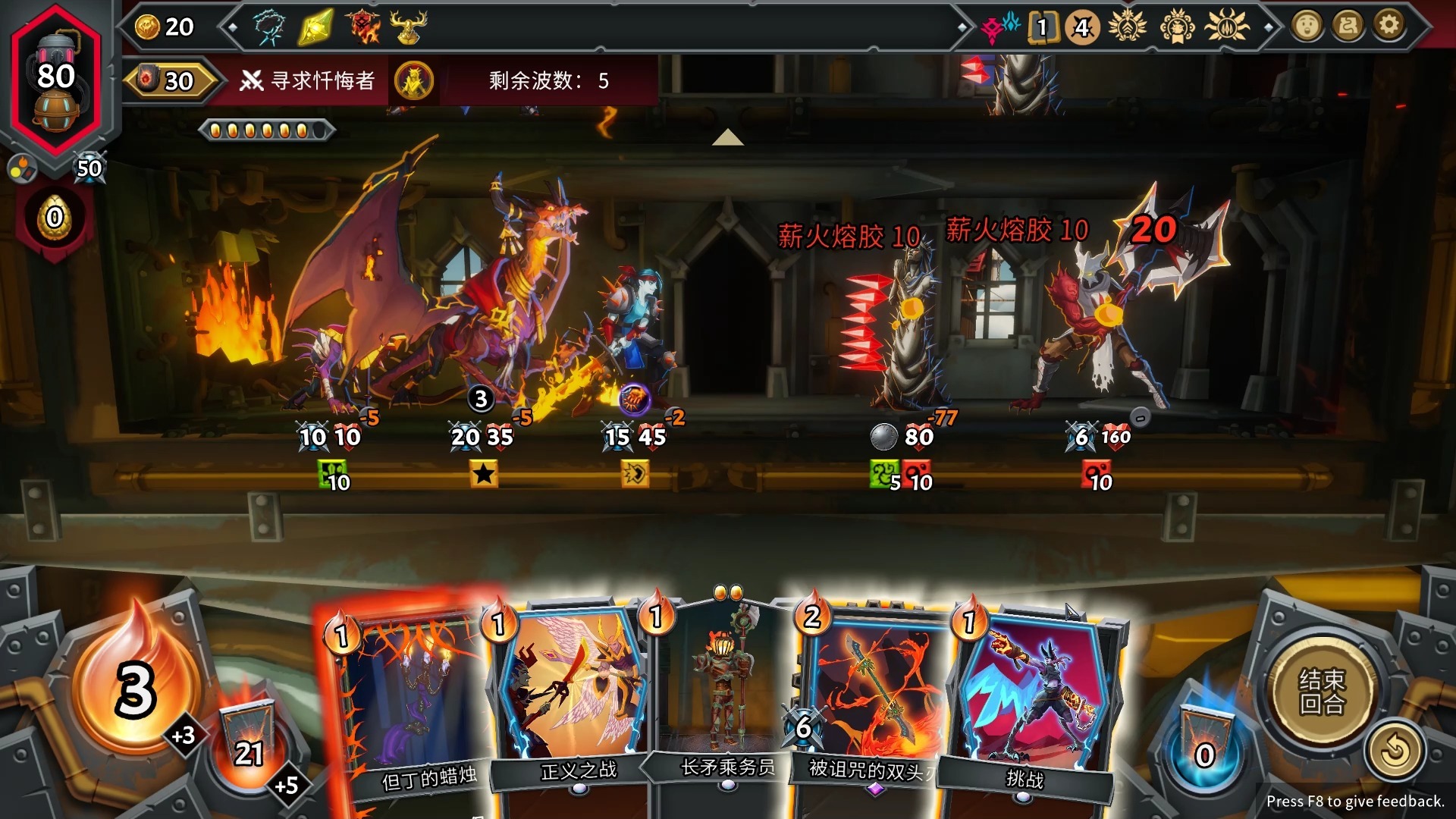End the turn with 结束回合

[x=1322, y=690]
